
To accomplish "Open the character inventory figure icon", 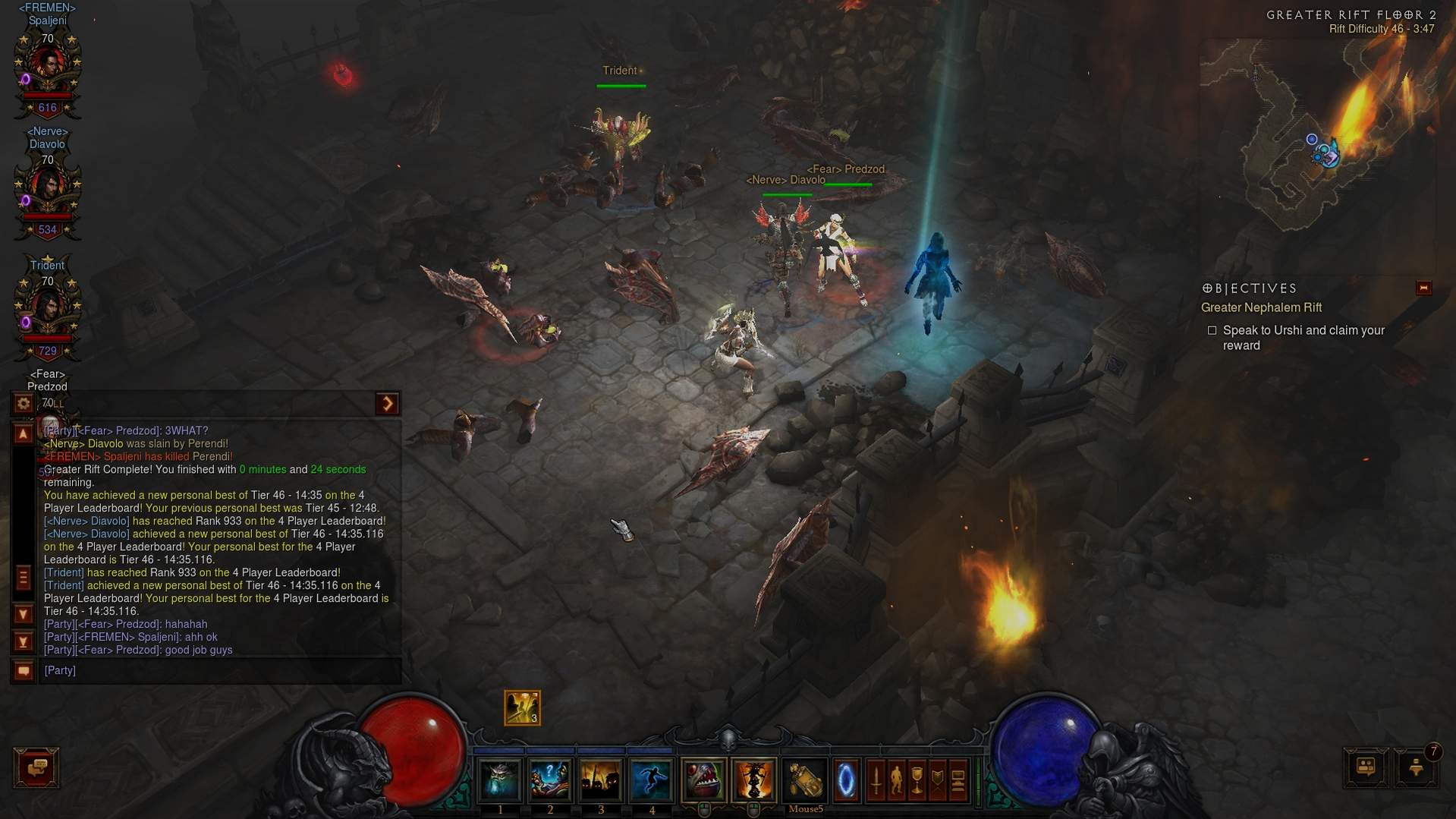I will tap(897, 780).
